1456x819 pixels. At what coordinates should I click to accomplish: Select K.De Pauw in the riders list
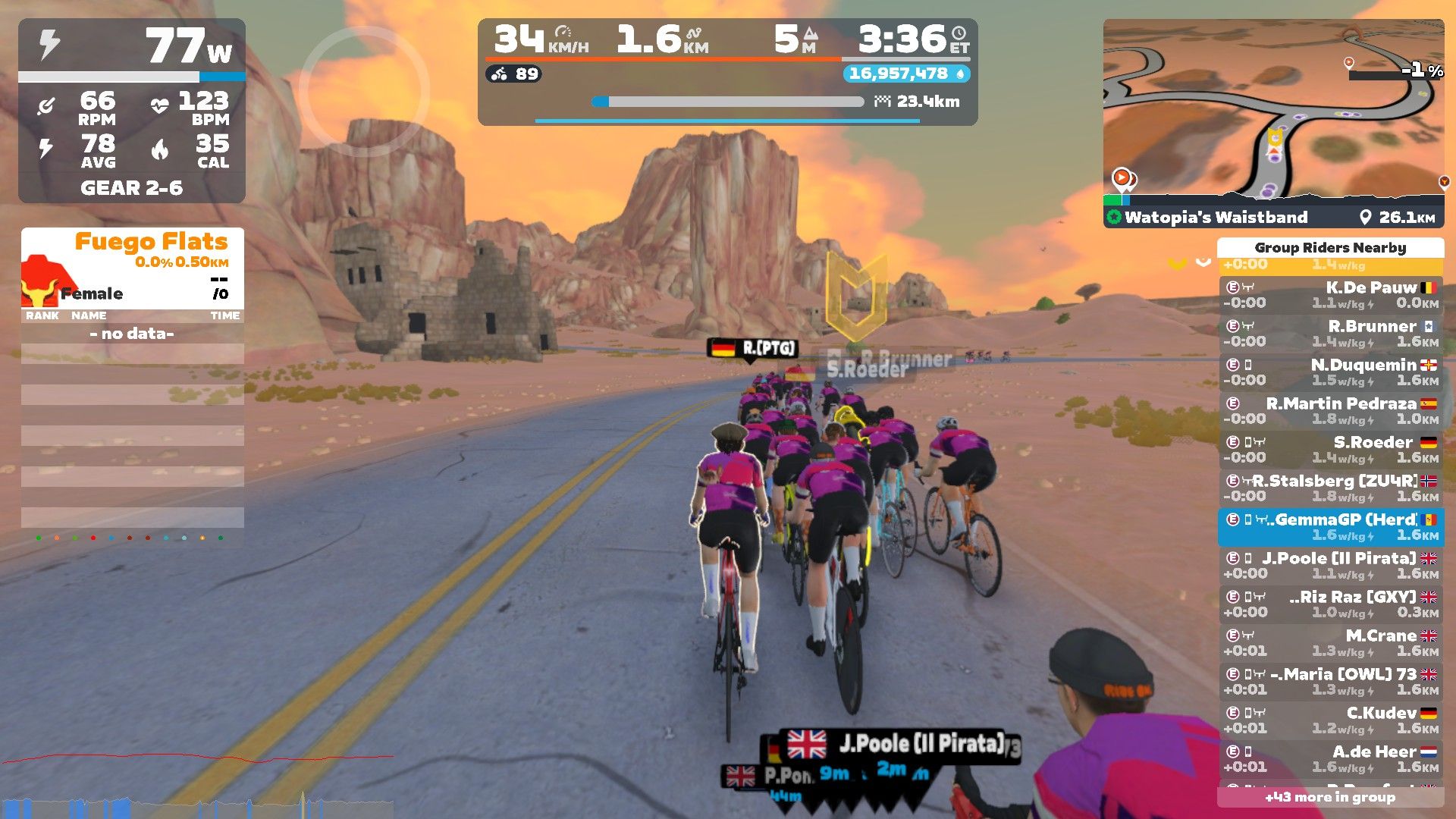pyautogui.click(x=1331, y=295)
